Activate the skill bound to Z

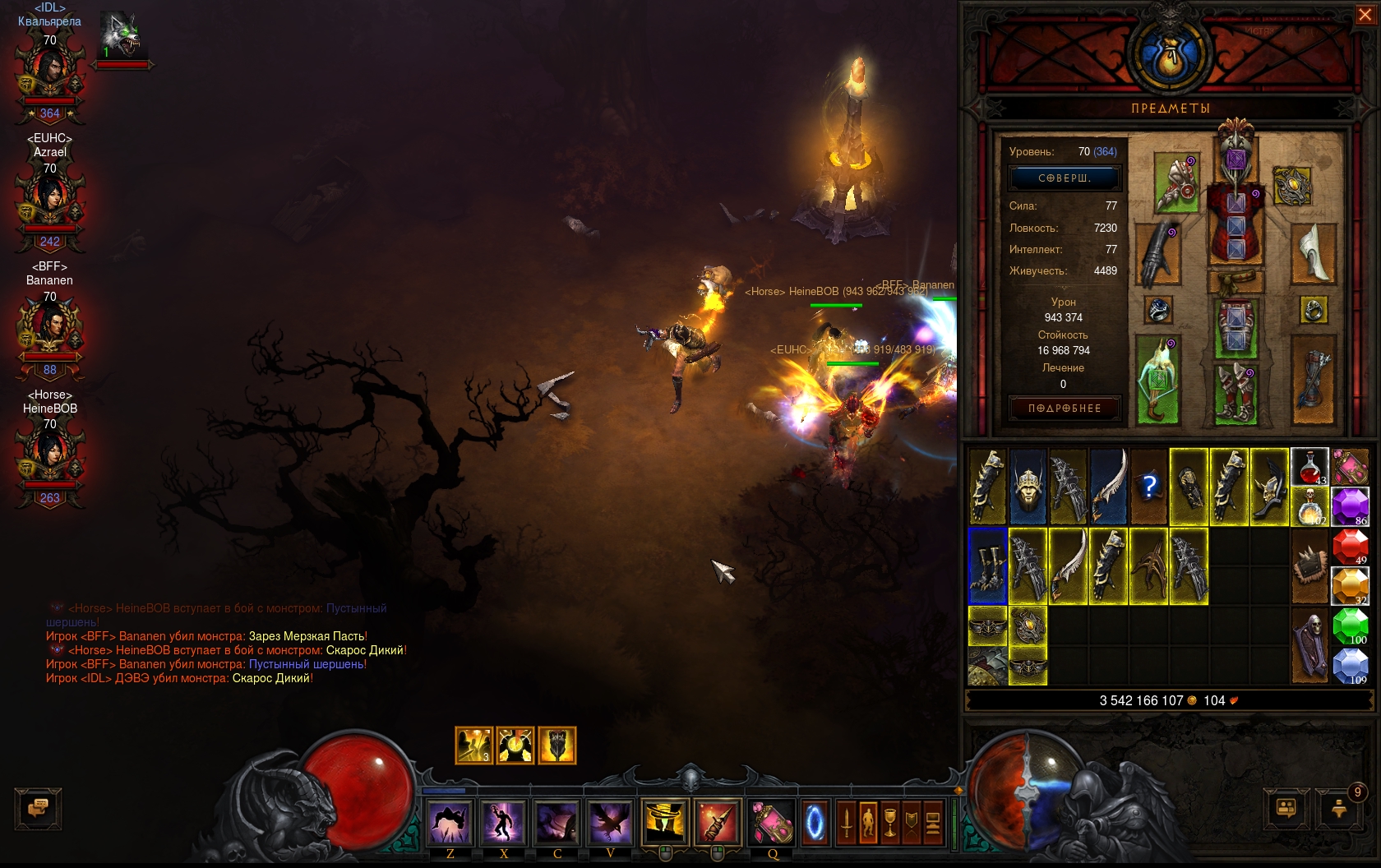tap(450, 822)
